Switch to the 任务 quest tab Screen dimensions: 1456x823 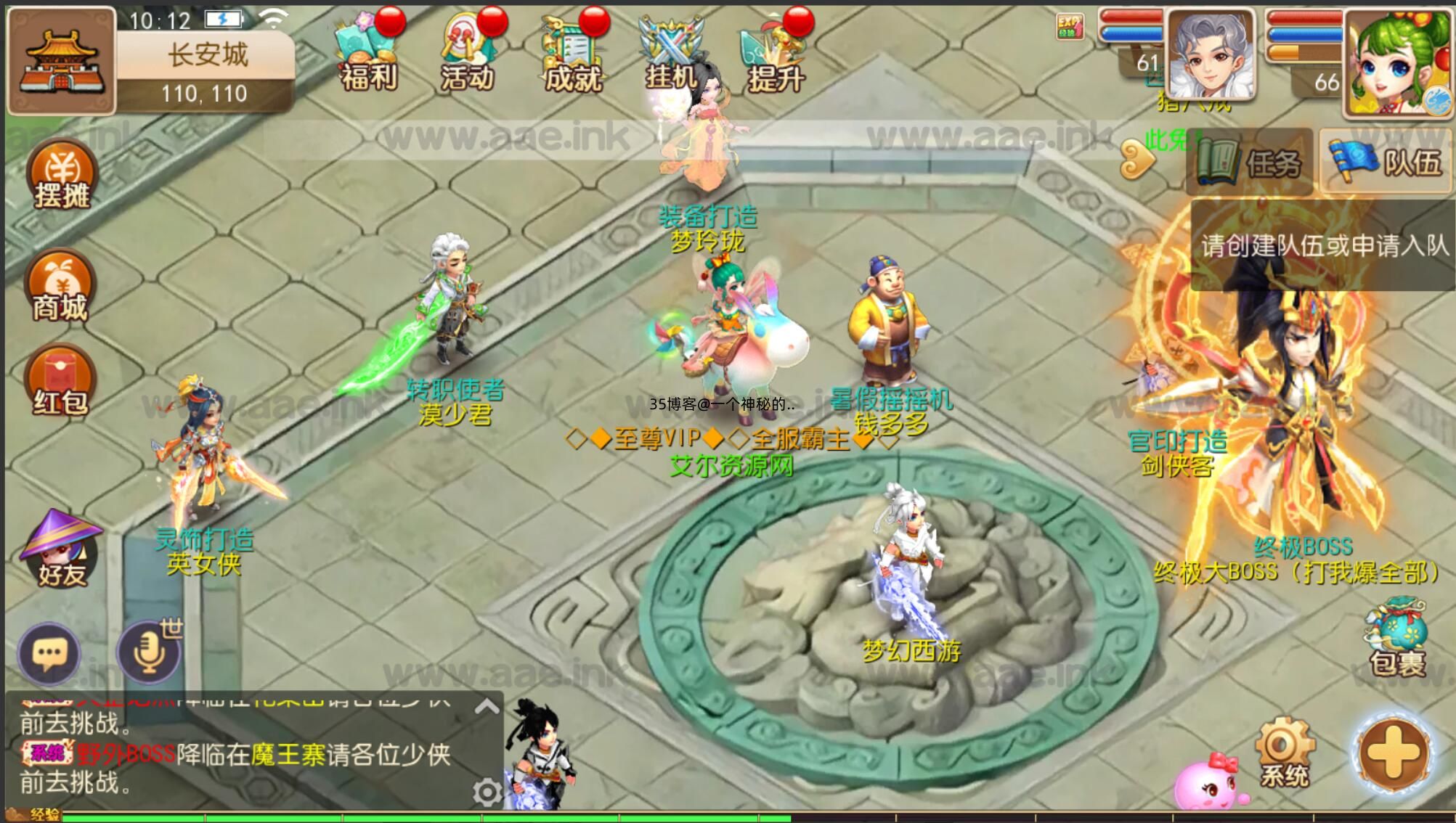(1250, 162)
